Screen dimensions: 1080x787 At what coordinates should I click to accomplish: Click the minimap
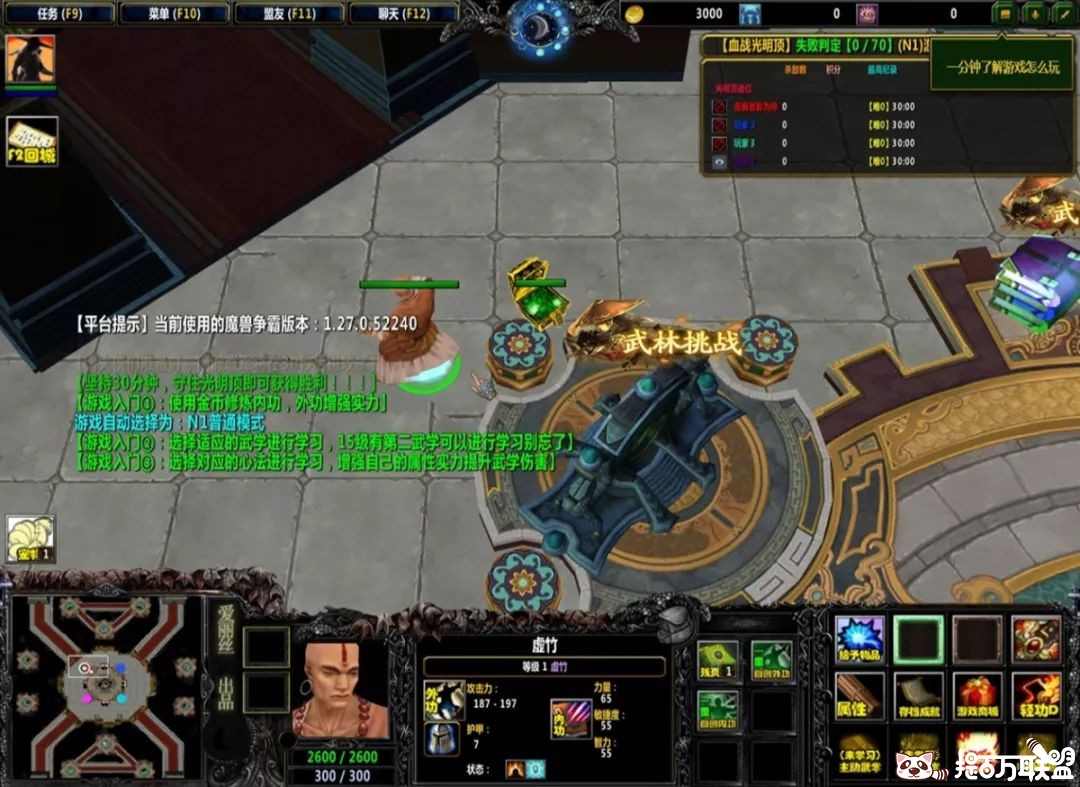pyautogui.click(x=104, y=689)
